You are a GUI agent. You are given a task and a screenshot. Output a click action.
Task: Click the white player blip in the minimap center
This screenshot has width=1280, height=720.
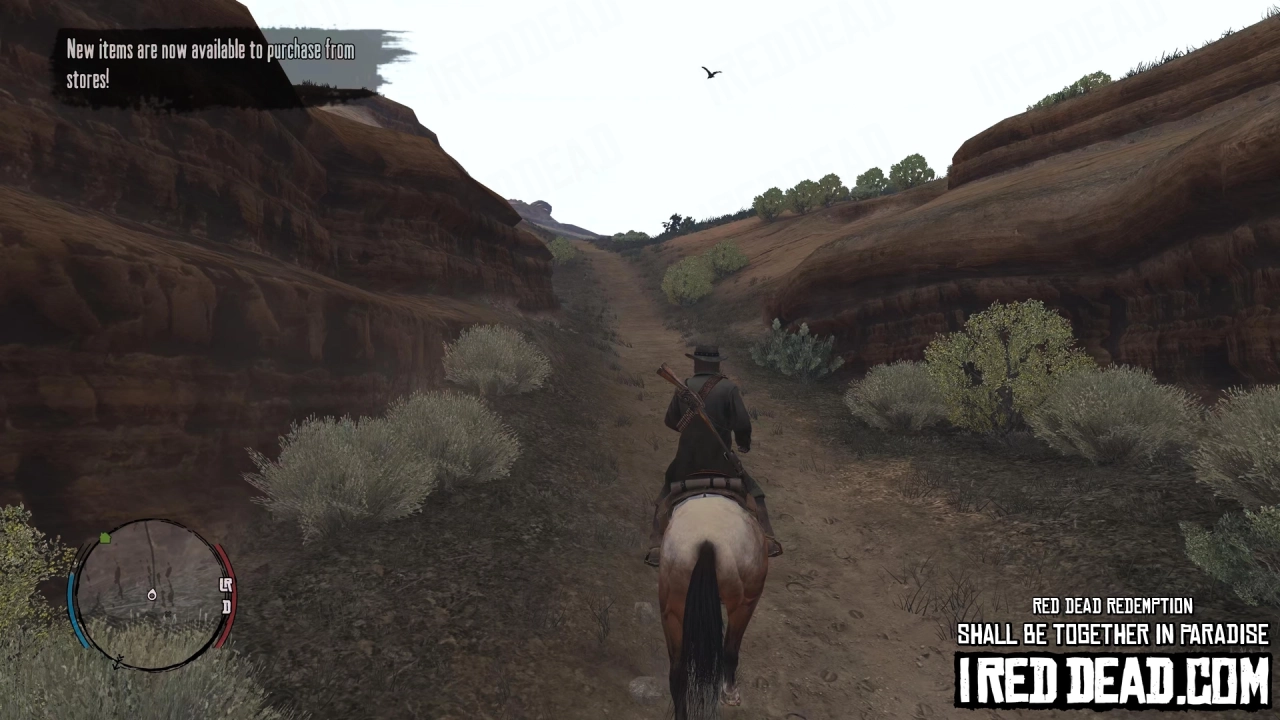(152, 595)
